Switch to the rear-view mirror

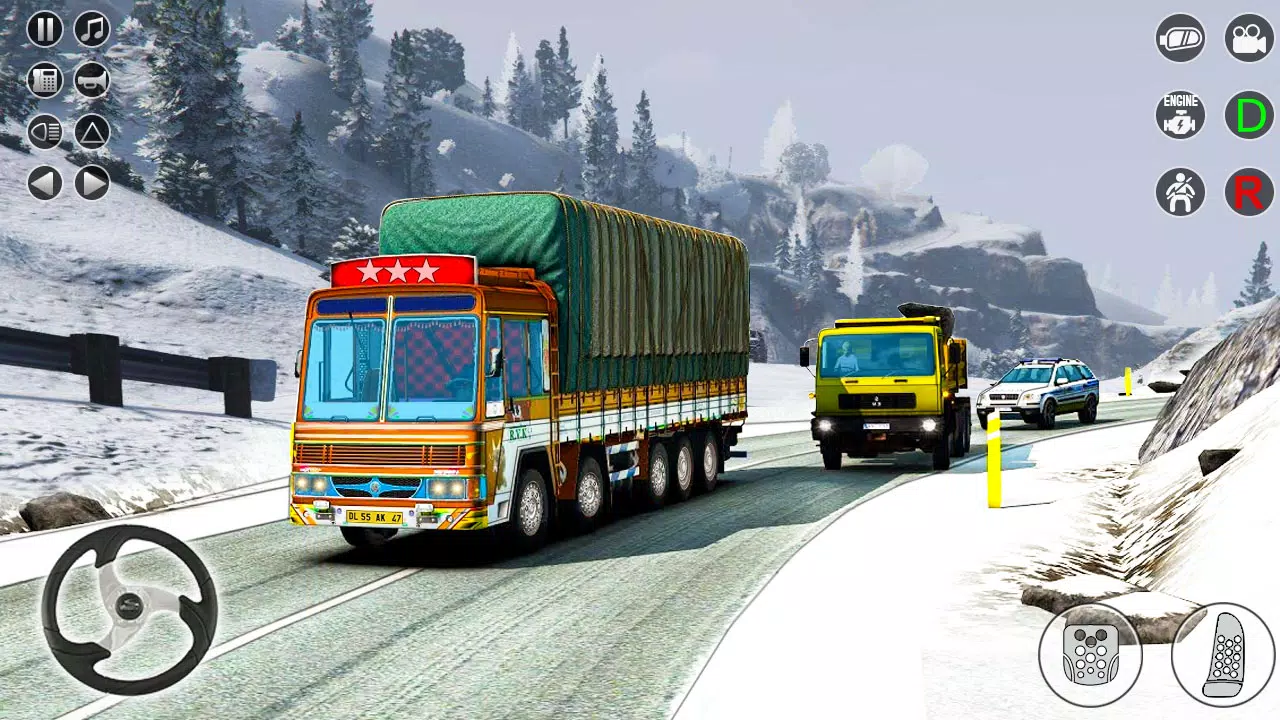[x=1180, y=38]
